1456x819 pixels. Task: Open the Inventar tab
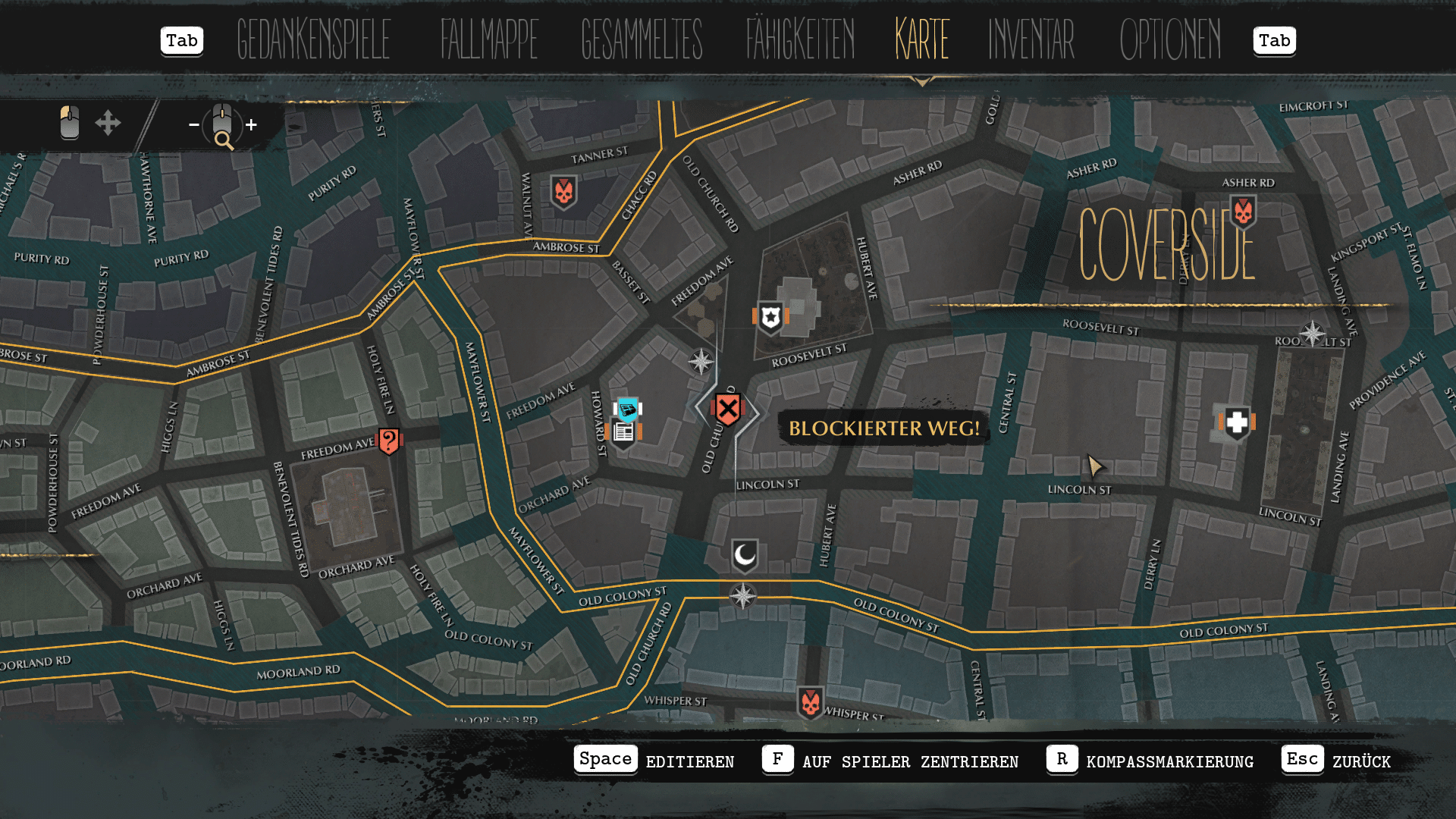(x=1031, y=39)
